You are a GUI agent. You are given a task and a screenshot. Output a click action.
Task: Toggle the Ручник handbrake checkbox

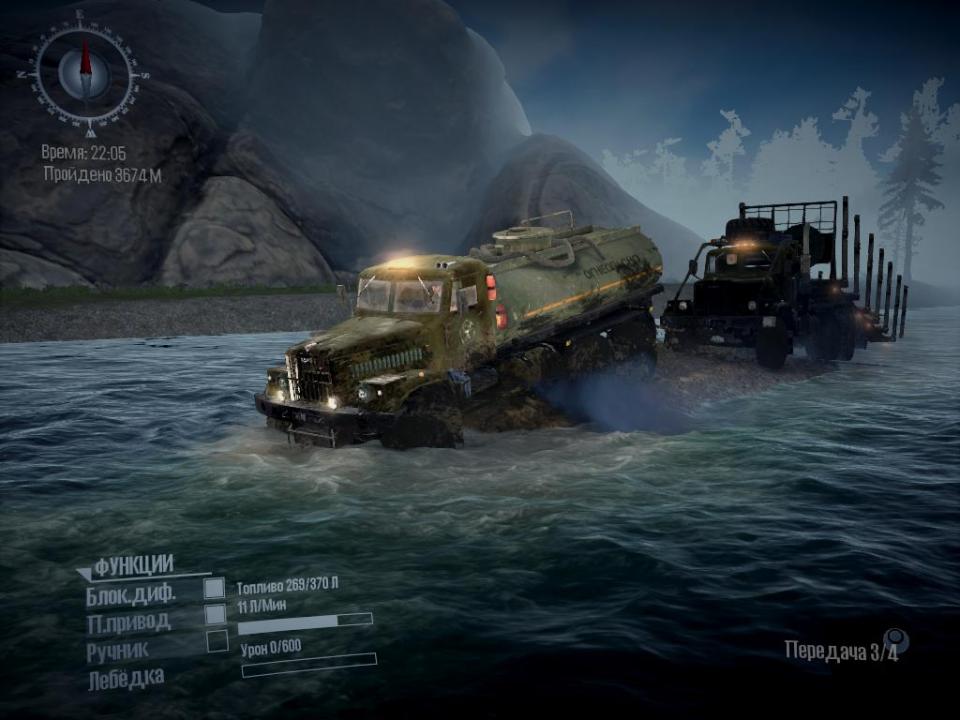[x=217, y=641]
